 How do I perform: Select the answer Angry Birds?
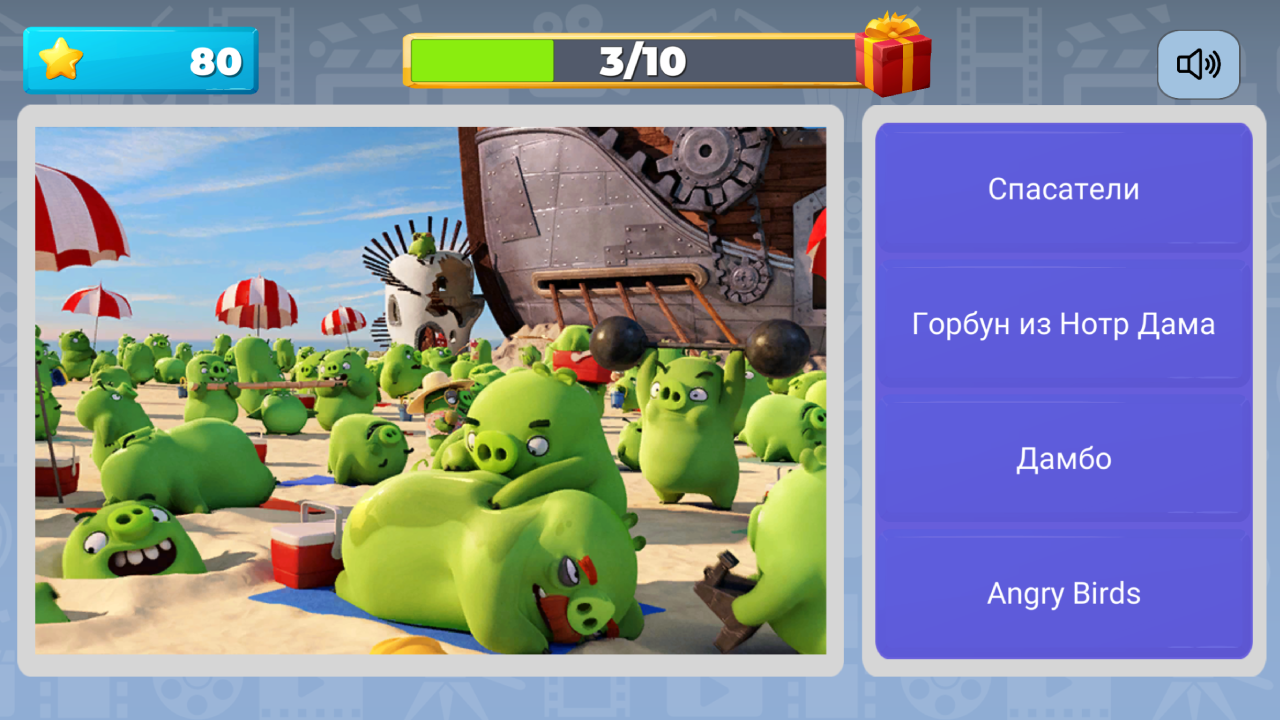pyautogui.click(x=1063, y=593)
